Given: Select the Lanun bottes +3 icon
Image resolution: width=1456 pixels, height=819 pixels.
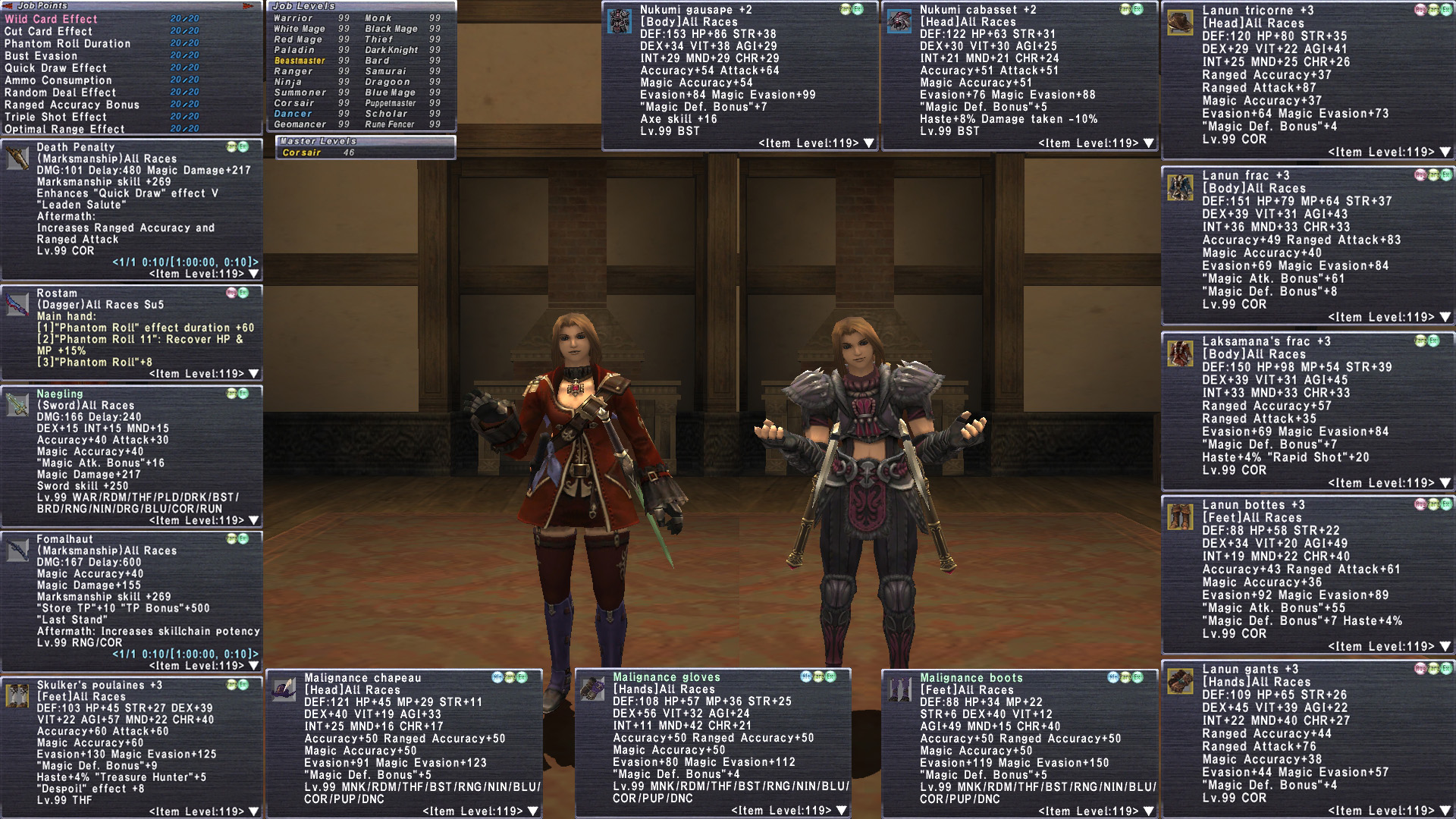Looking at the screenshot, I should pos(1180,516).
